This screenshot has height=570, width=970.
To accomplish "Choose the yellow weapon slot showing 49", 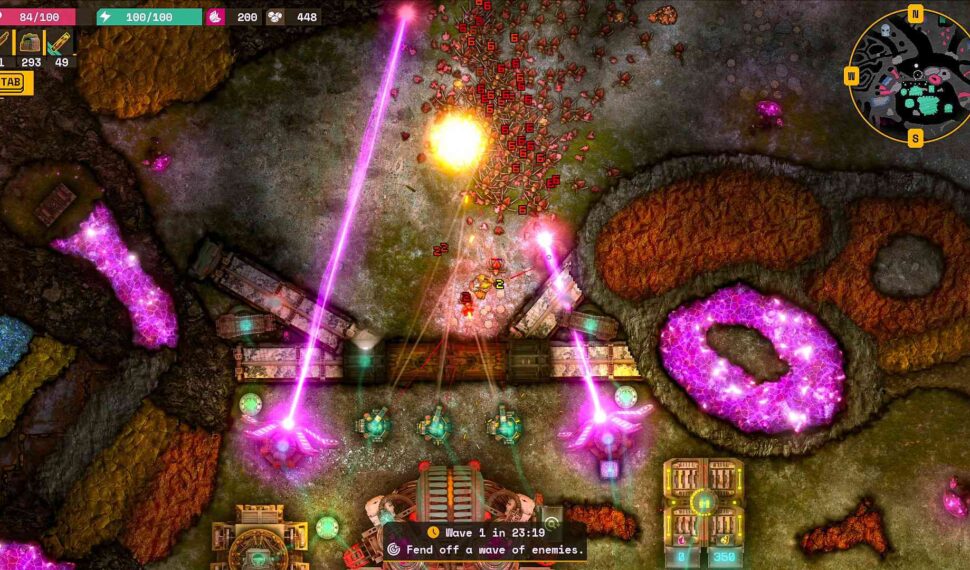I will tap(61, 43).
